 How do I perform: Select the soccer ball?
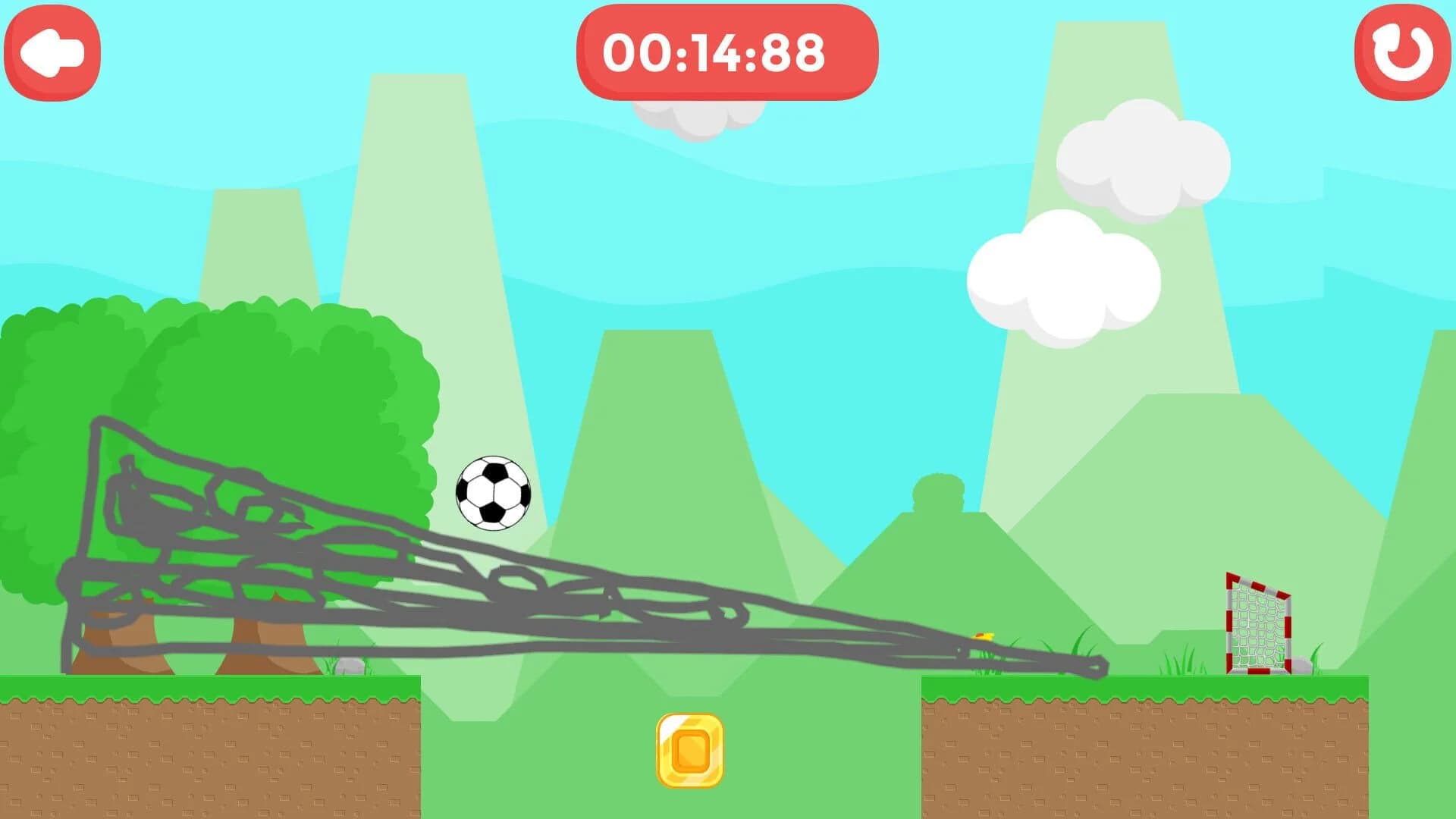coord(494,493)
